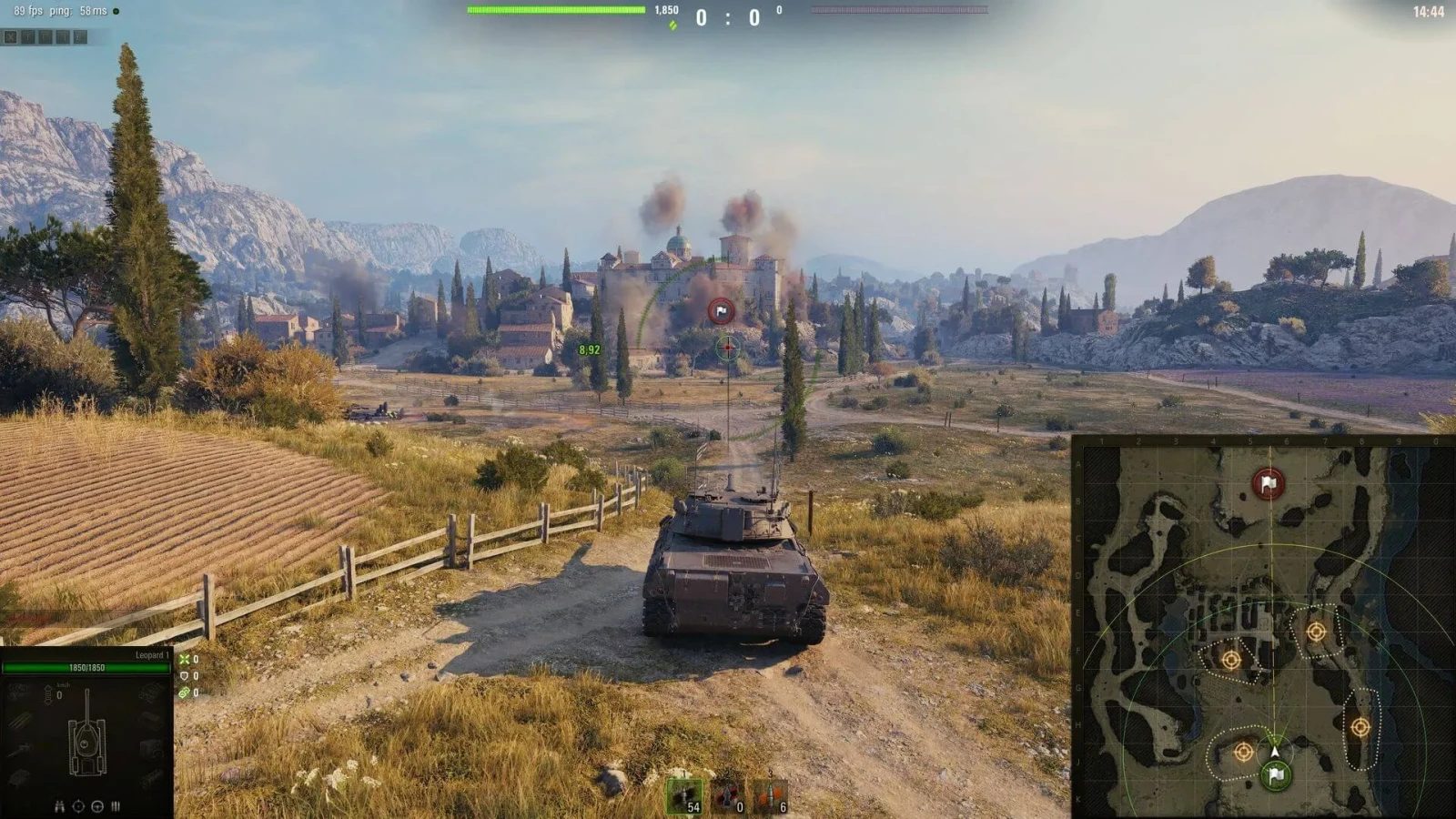
Task: Click the binoculars icon under the tank silhouette
Action: [58, 807]
